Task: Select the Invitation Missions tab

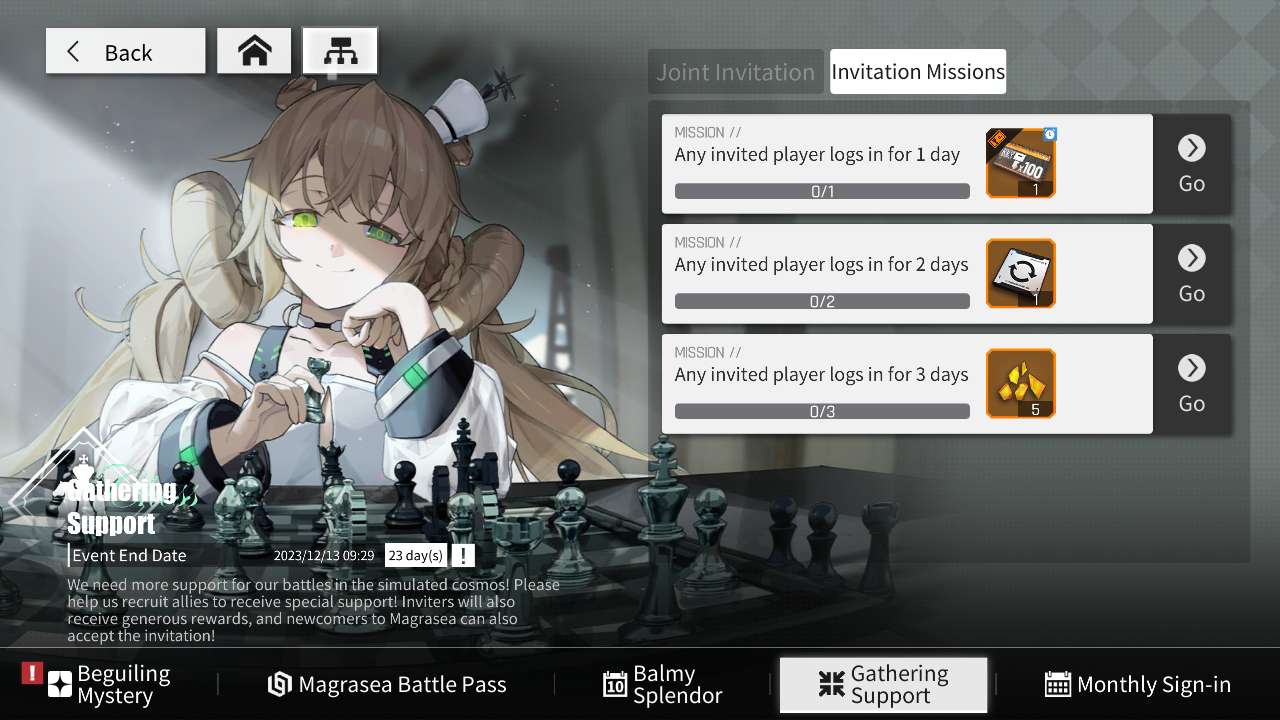Action: pyautogui.click(x=917, y=72)
